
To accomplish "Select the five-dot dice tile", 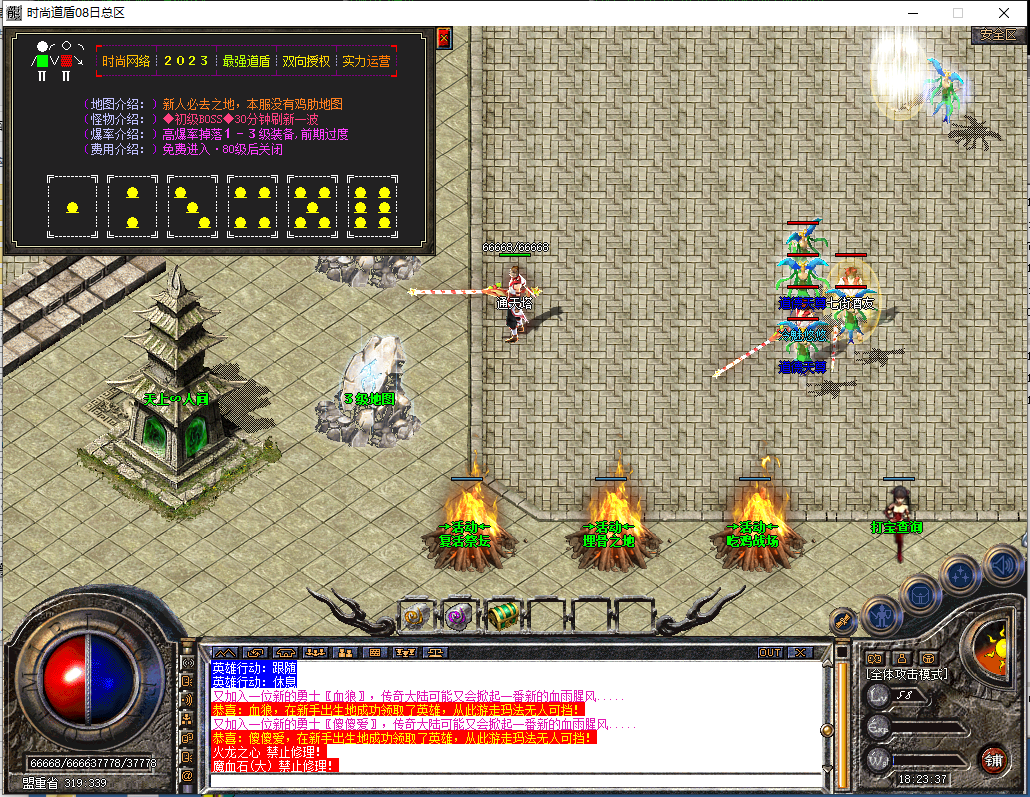I will click(312, 206).
